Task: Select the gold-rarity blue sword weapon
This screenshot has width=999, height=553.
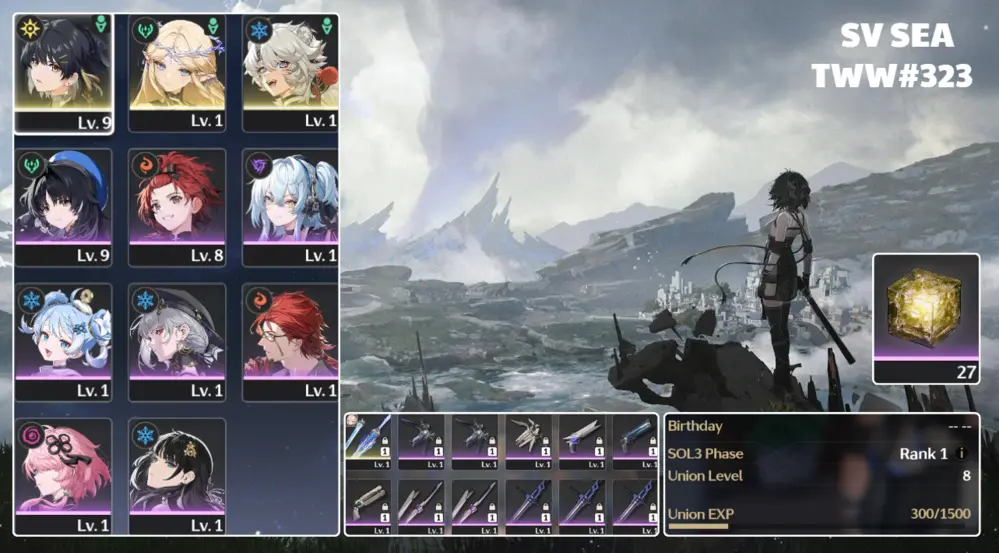Action: click(368, 437)
